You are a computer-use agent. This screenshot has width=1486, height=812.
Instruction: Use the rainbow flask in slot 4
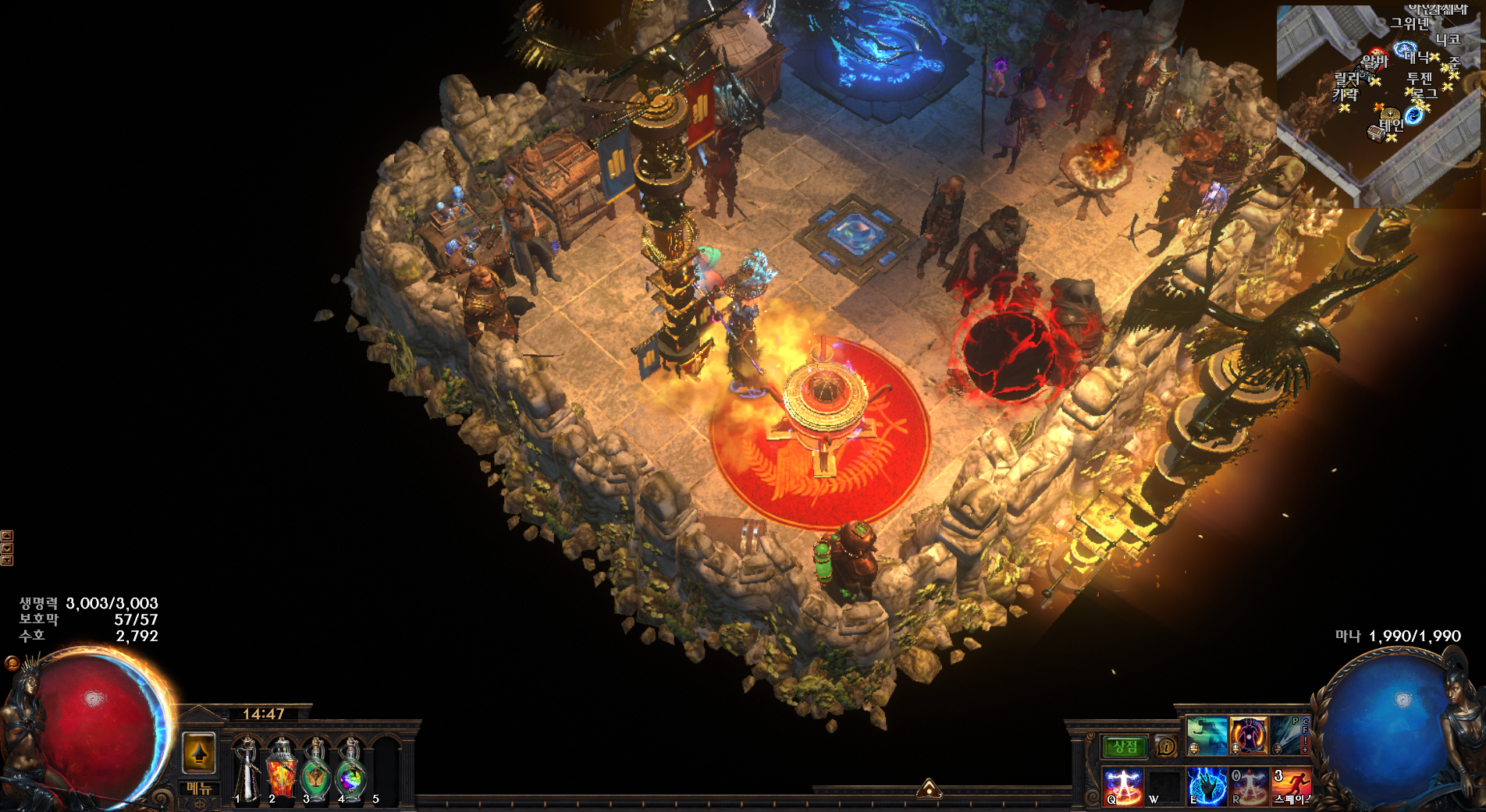[x=350, y=768]
